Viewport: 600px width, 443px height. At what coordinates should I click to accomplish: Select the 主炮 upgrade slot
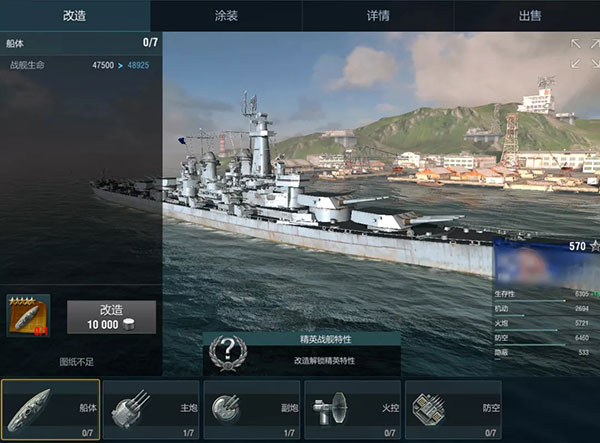pyautogui.click(x=151, y=410)
